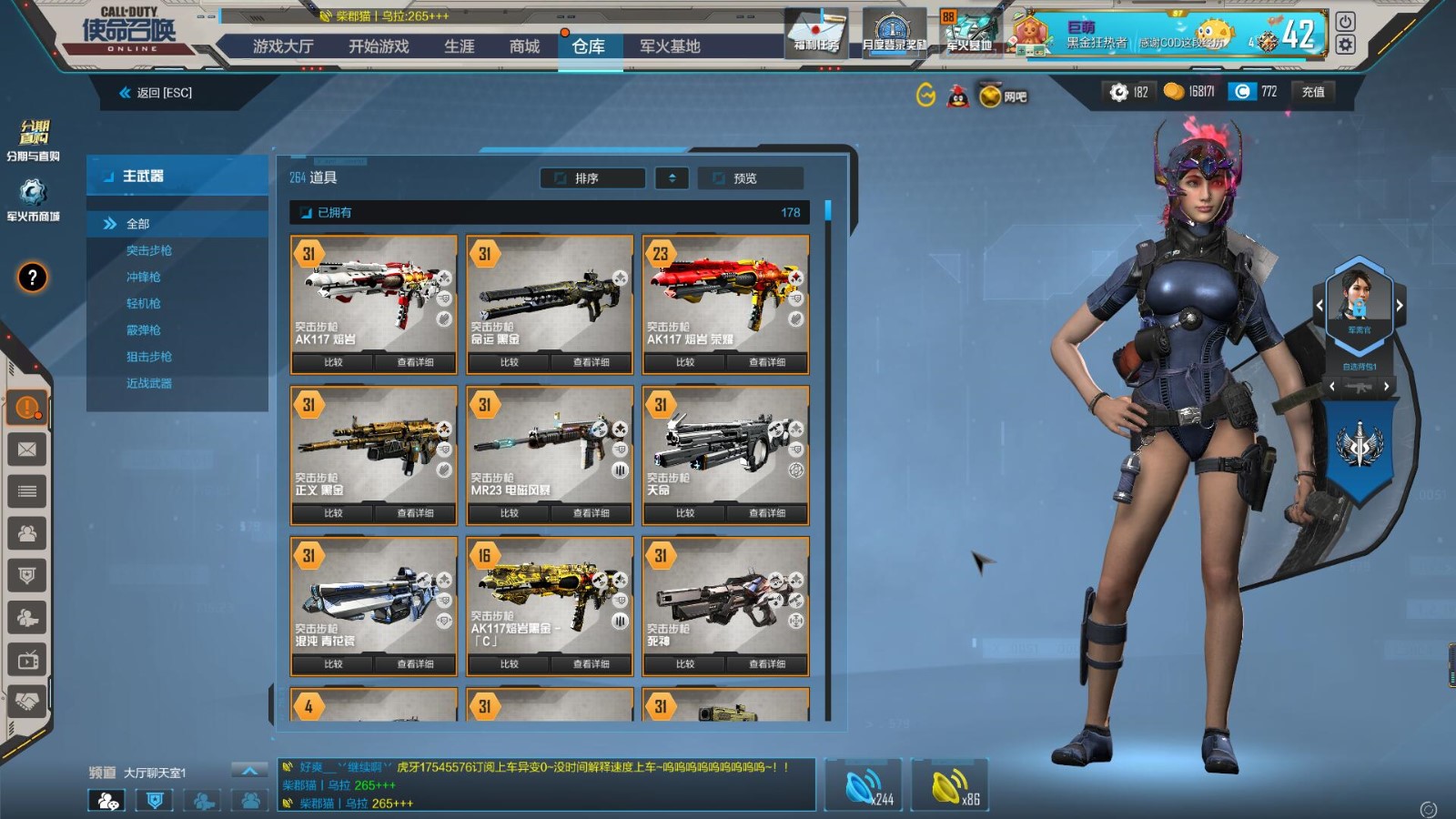The height and width of the screenshot is (819, 1456).
Task: Filter weapons by 冲锋枪
Action: (x=144, y=277)
